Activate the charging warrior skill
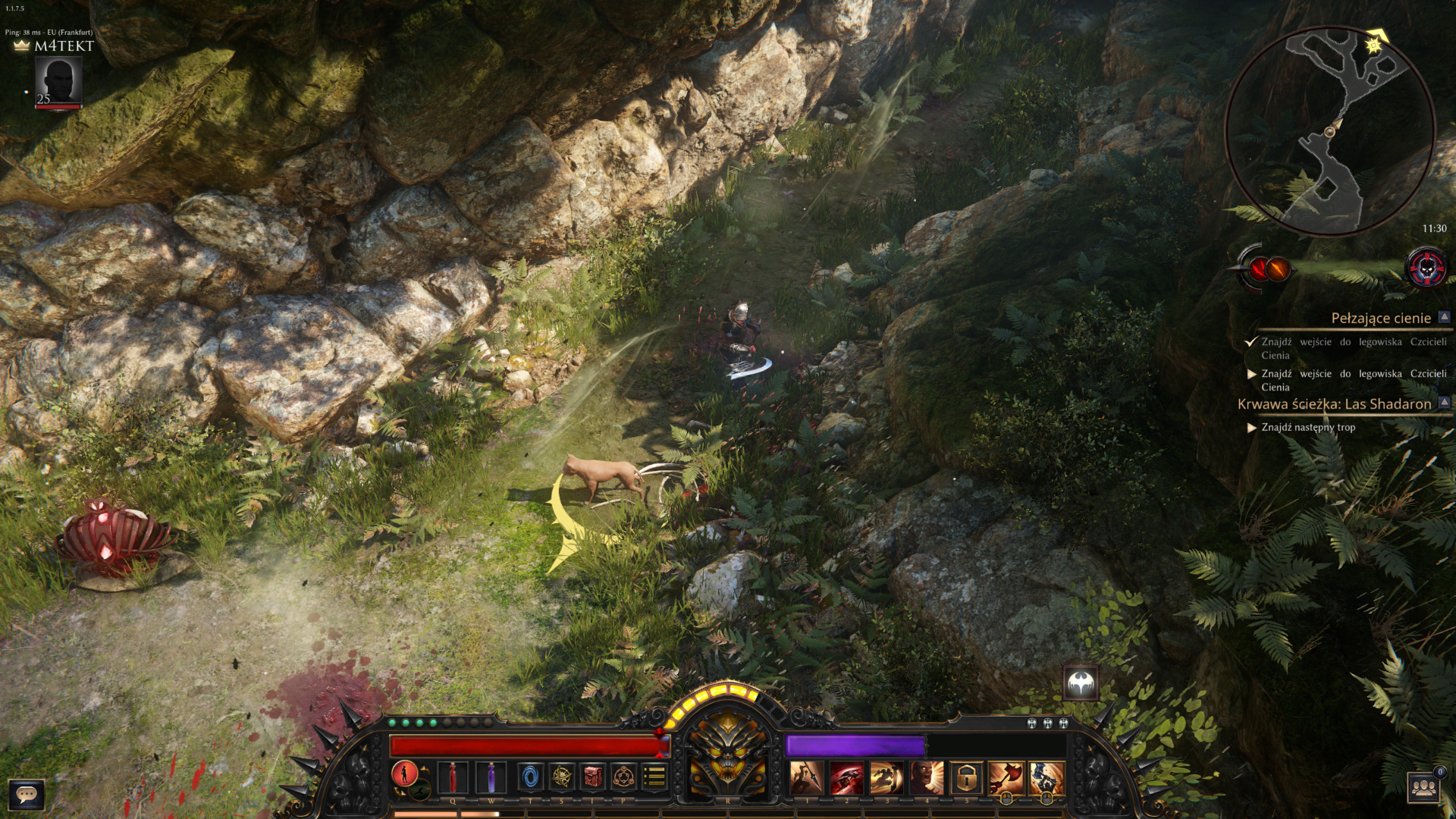 886,778
